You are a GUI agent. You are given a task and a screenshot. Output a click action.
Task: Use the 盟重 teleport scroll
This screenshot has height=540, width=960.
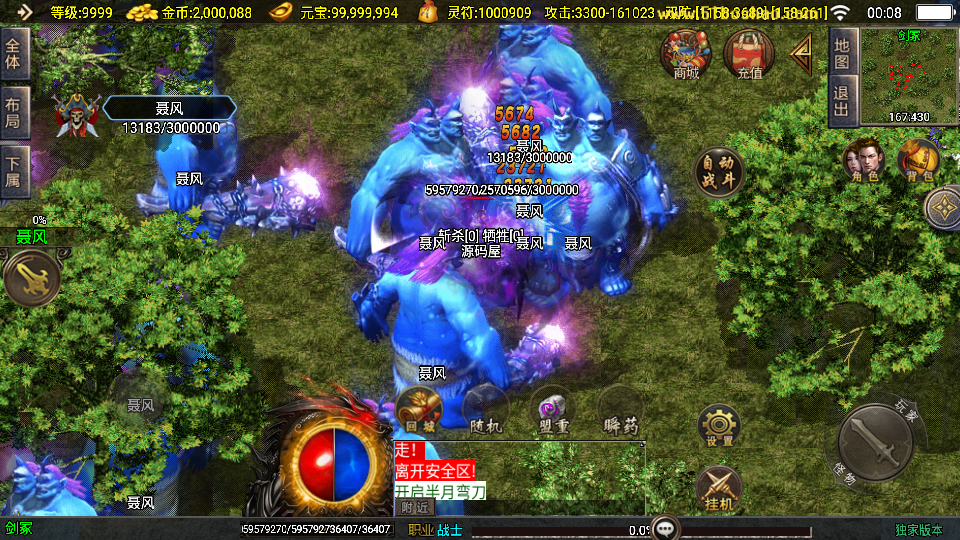(x=551, y=409)
